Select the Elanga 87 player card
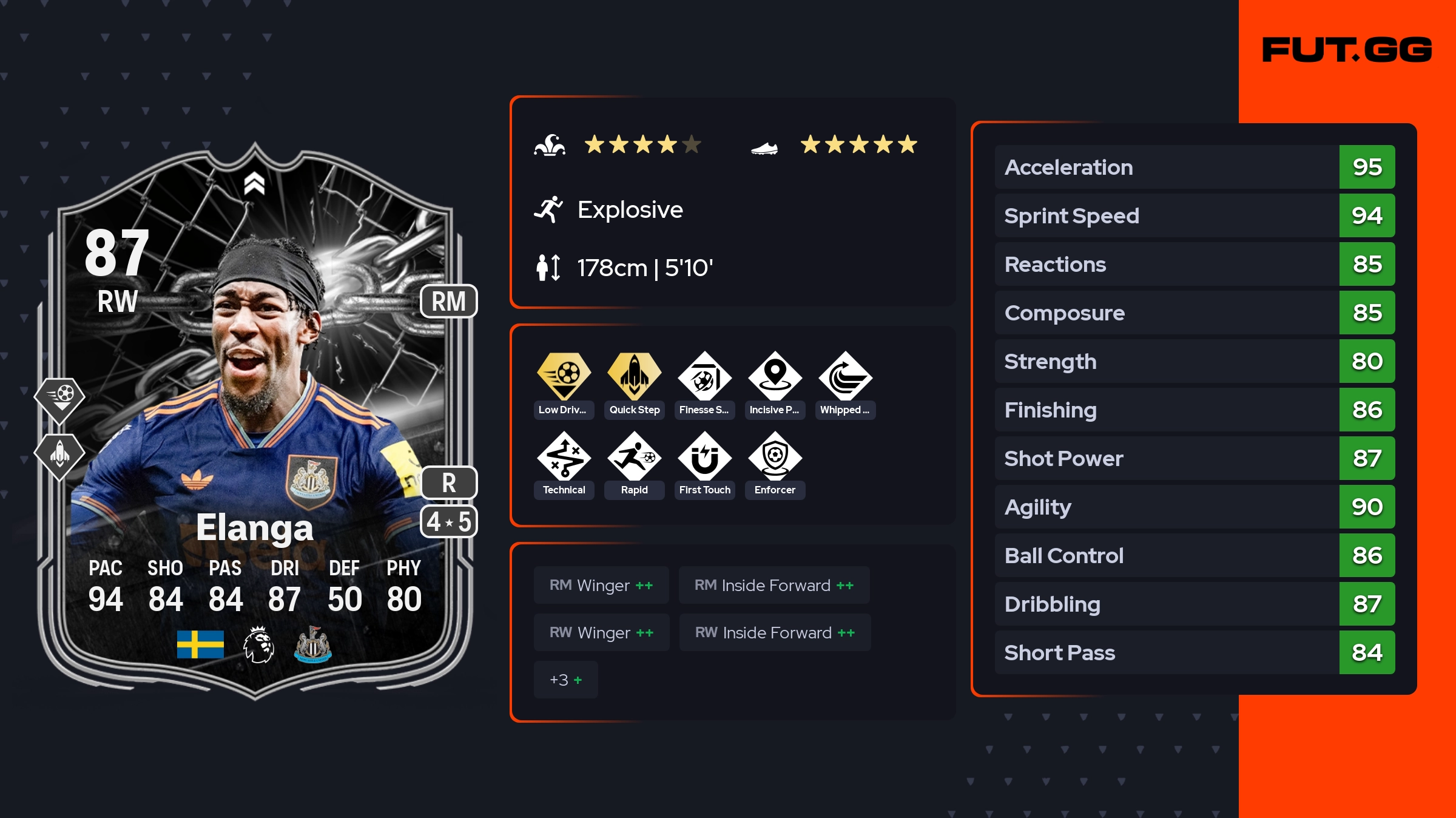The width and height of the screenshot is (1456, 818). coord(255,425)
